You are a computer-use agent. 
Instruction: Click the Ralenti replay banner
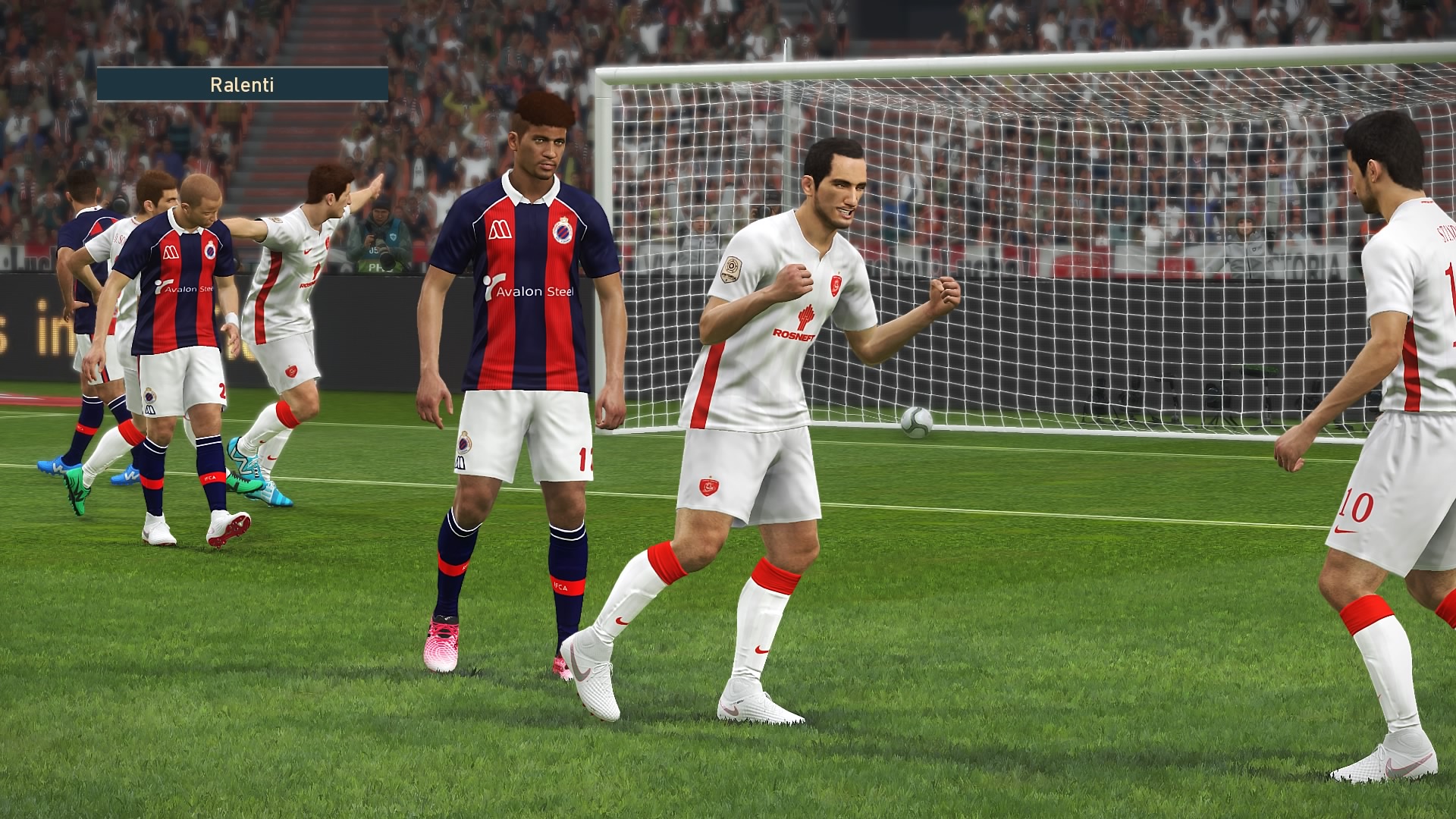pyautogui.click(x=242, y=84)
